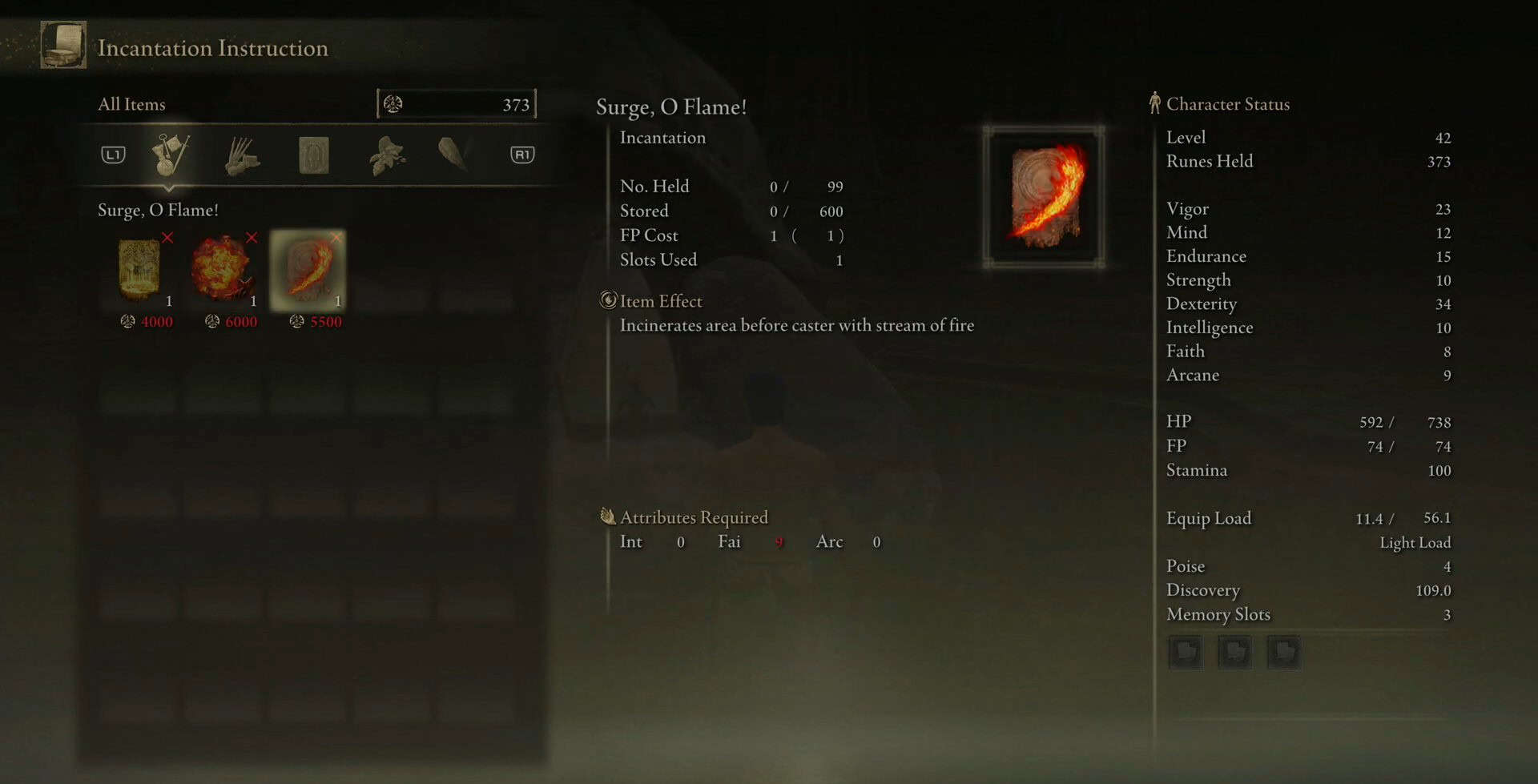Click the large Surge, O Flame! preview image
The height and width of the screenshot is (784, 1538).
[x=1044, y=196]
